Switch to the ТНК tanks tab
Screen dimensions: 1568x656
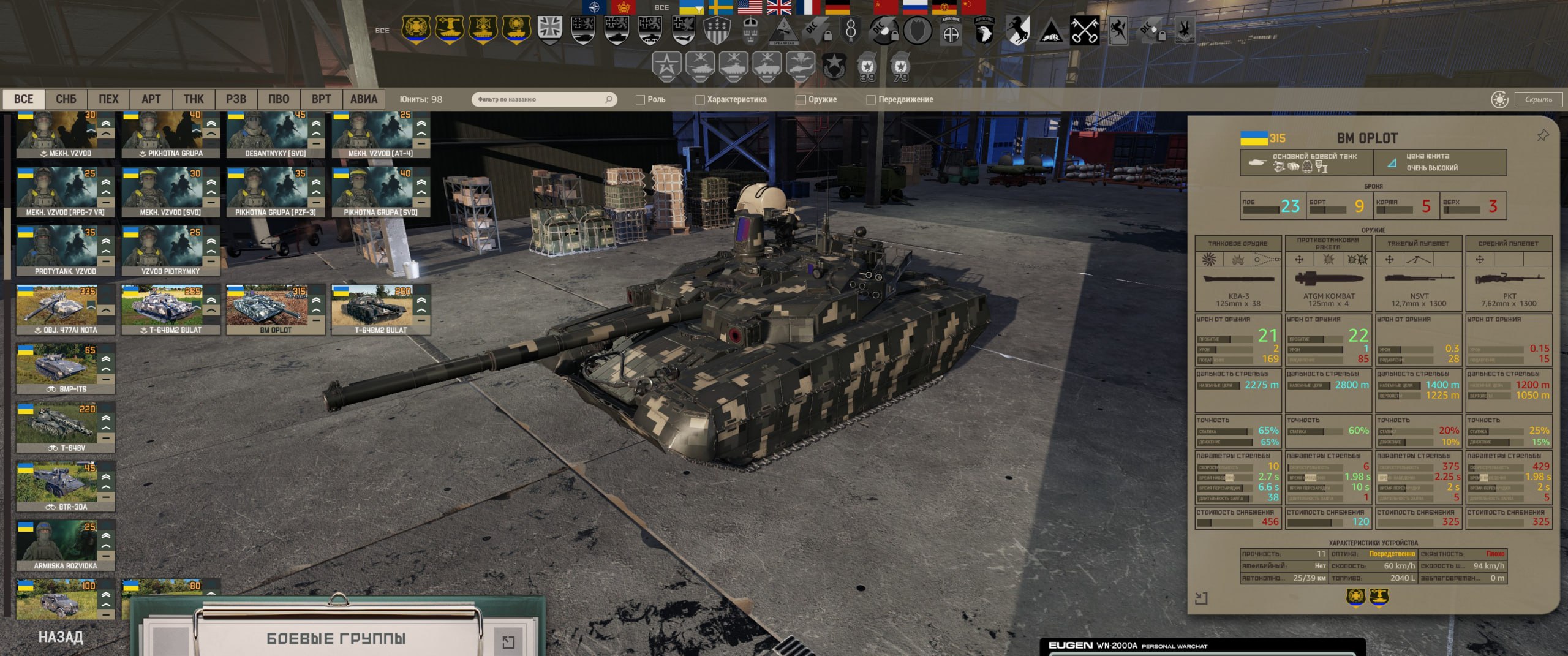194,99
